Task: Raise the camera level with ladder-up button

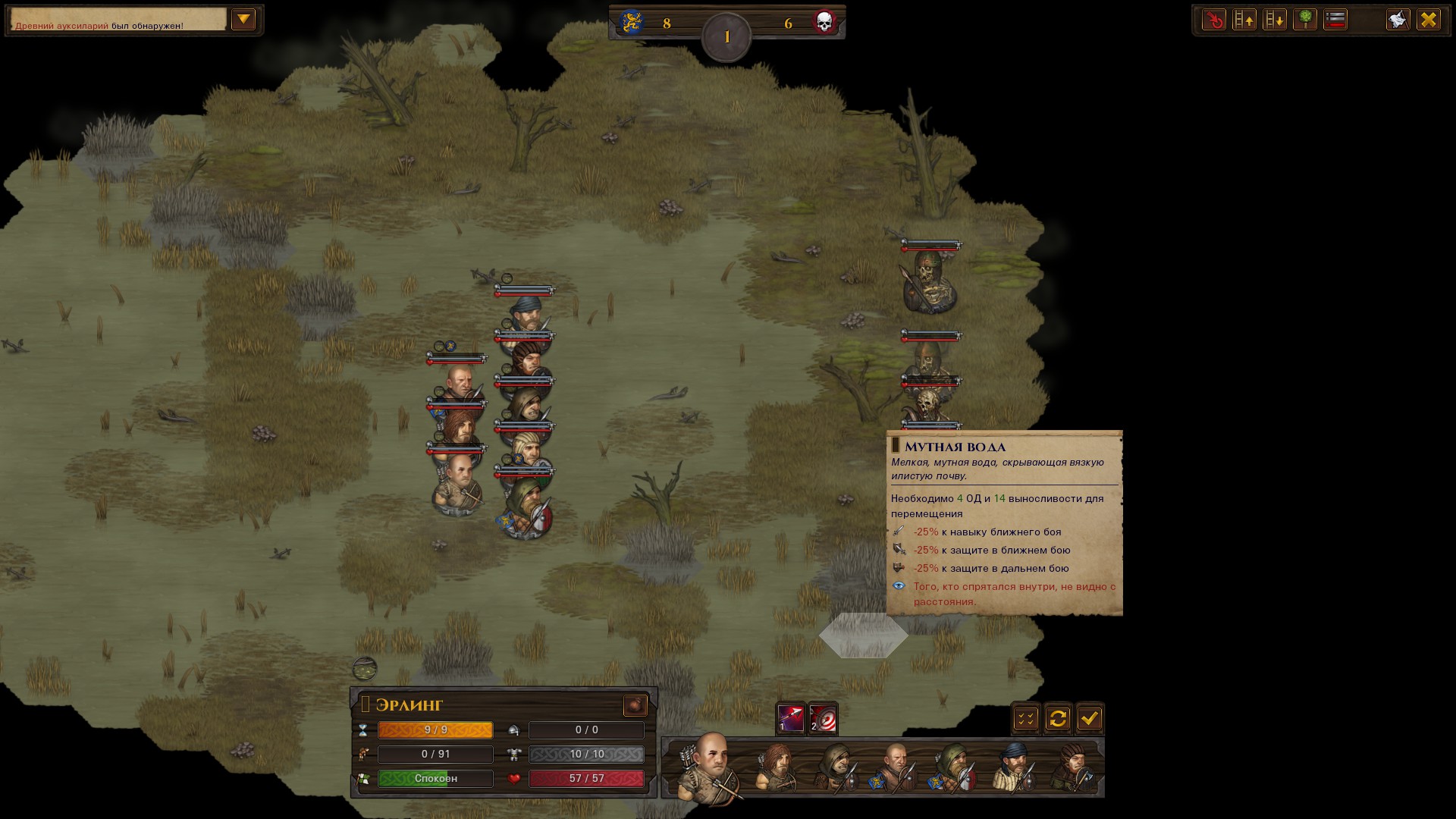Action: pyautogui.click(x=1244, y=20)
